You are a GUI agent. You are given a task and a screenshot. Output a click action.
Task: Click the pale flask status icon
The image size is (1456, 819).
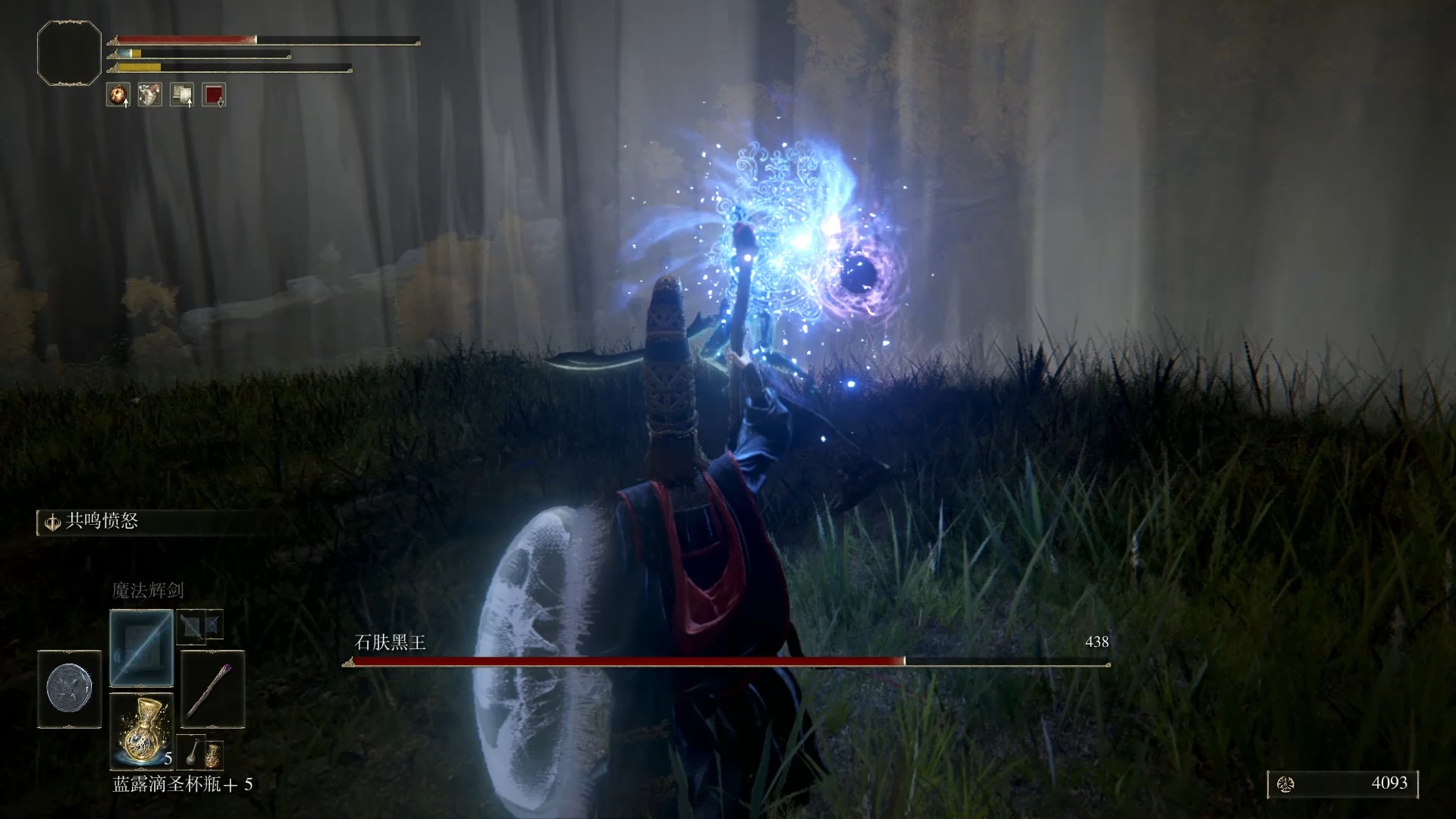coord(149,95)
